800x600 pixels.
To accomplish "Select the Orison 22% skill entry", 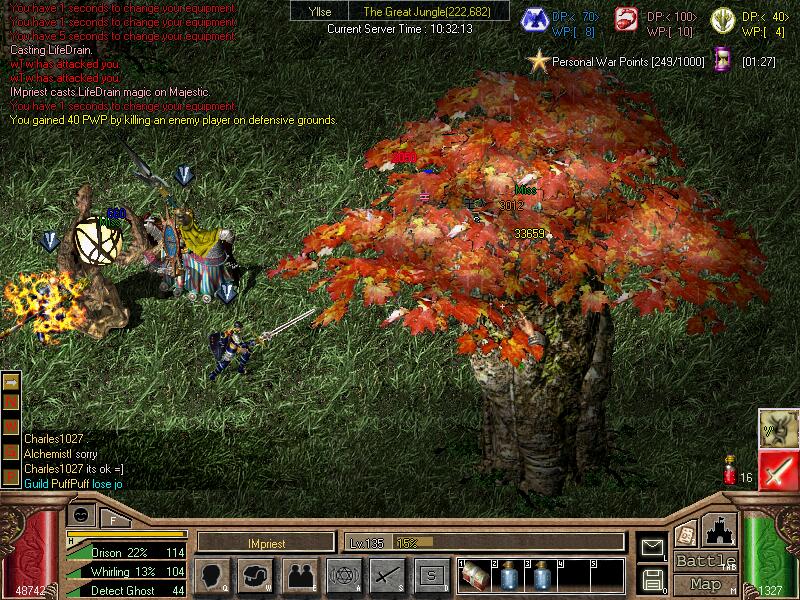I will click(127, 552).
